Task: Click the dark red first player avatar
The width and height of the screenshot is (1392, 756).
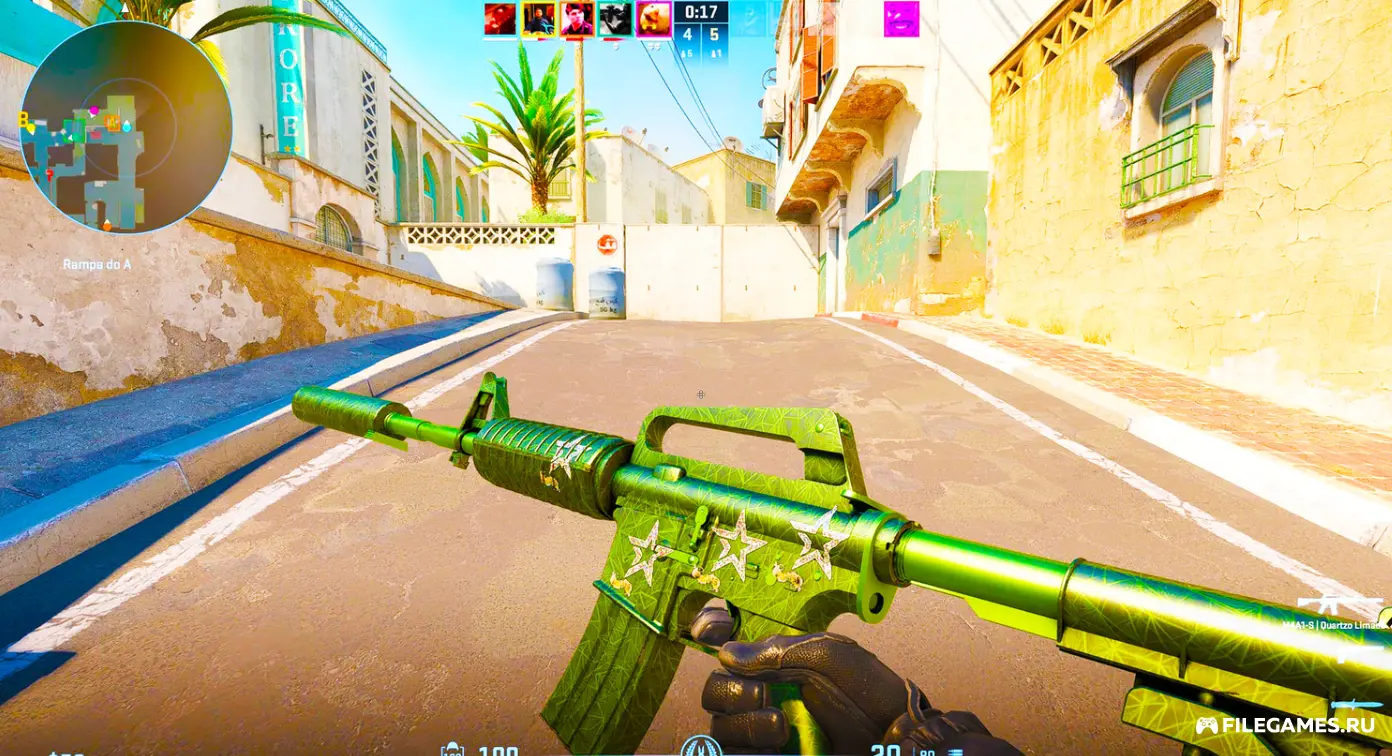Action: [500, 19]
